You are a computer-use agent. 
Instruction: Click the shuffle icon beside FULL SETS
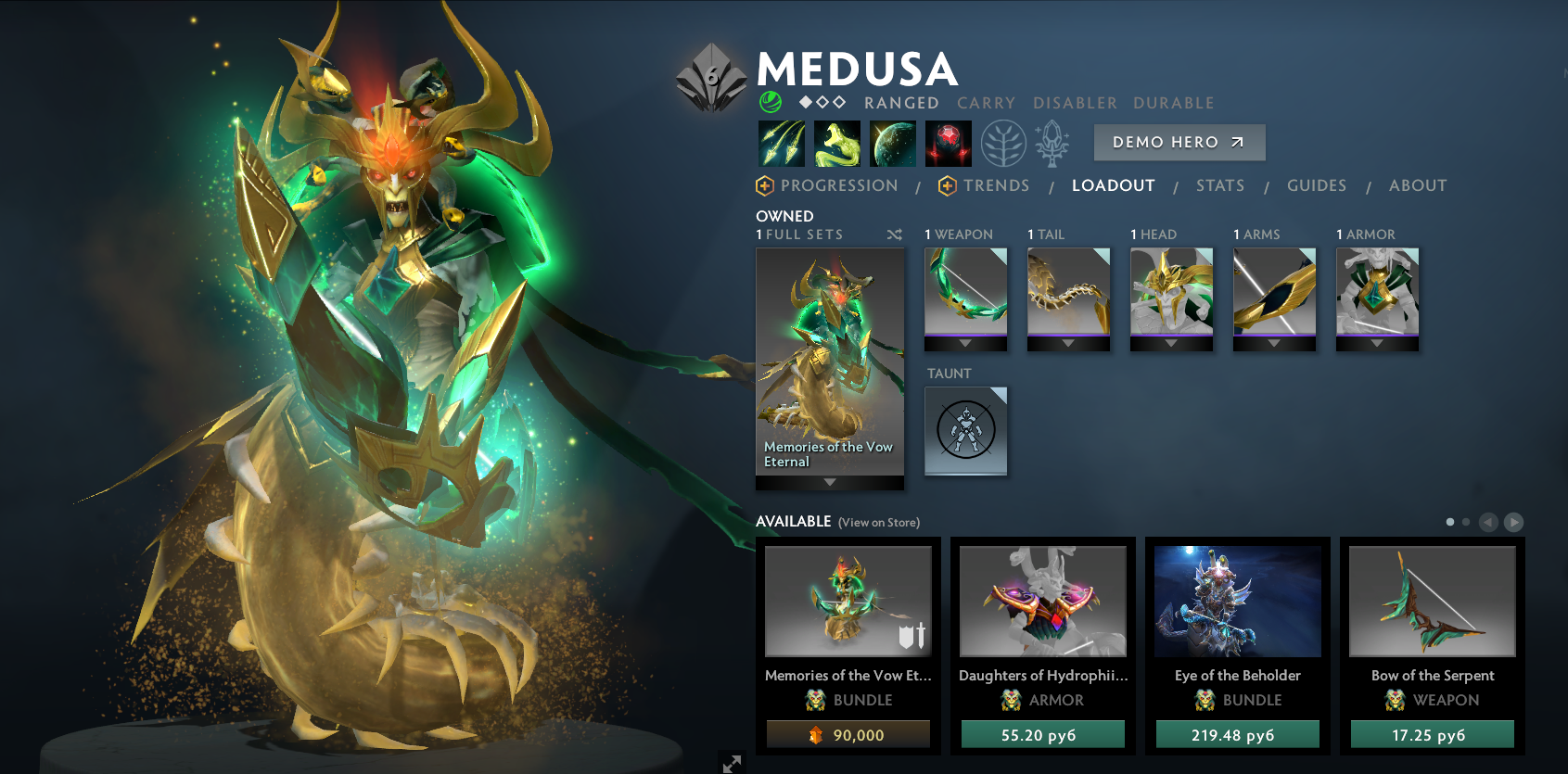pos(894,235)
